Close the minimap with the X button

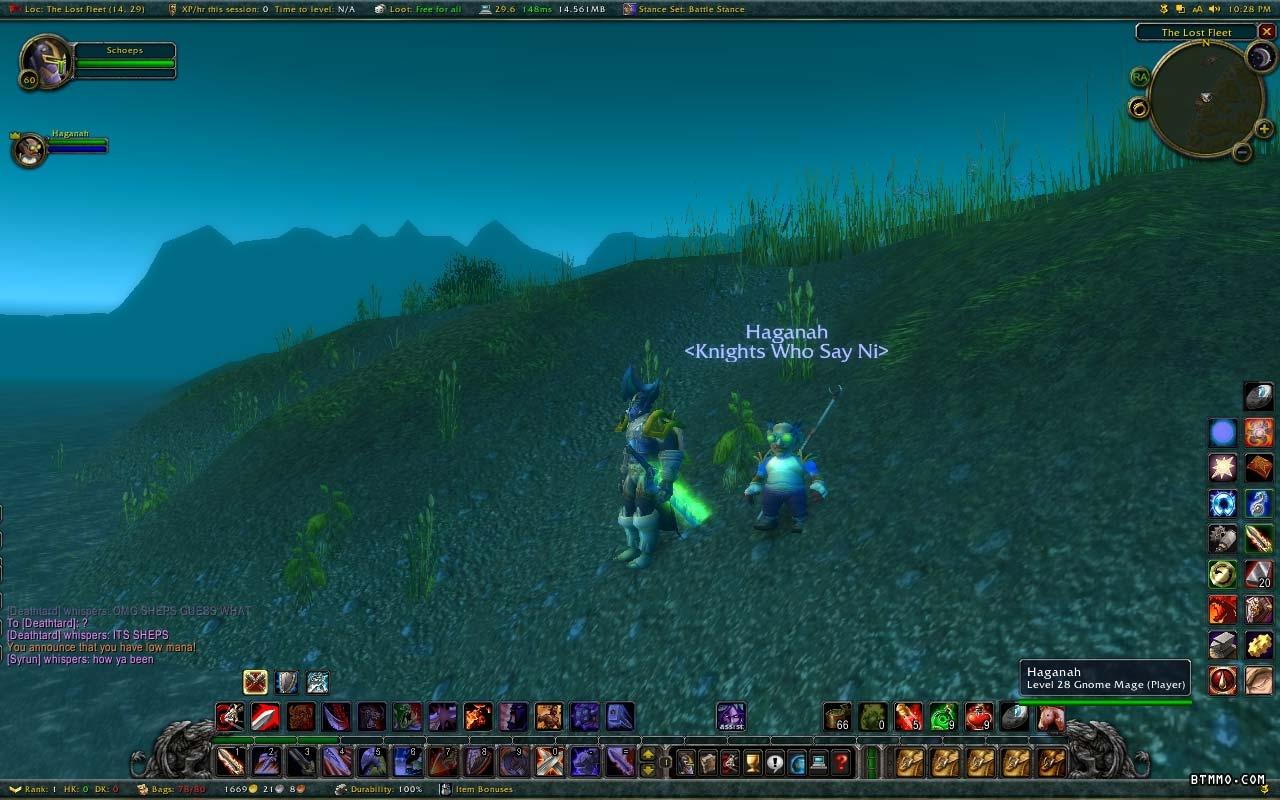click(1266, 32)
